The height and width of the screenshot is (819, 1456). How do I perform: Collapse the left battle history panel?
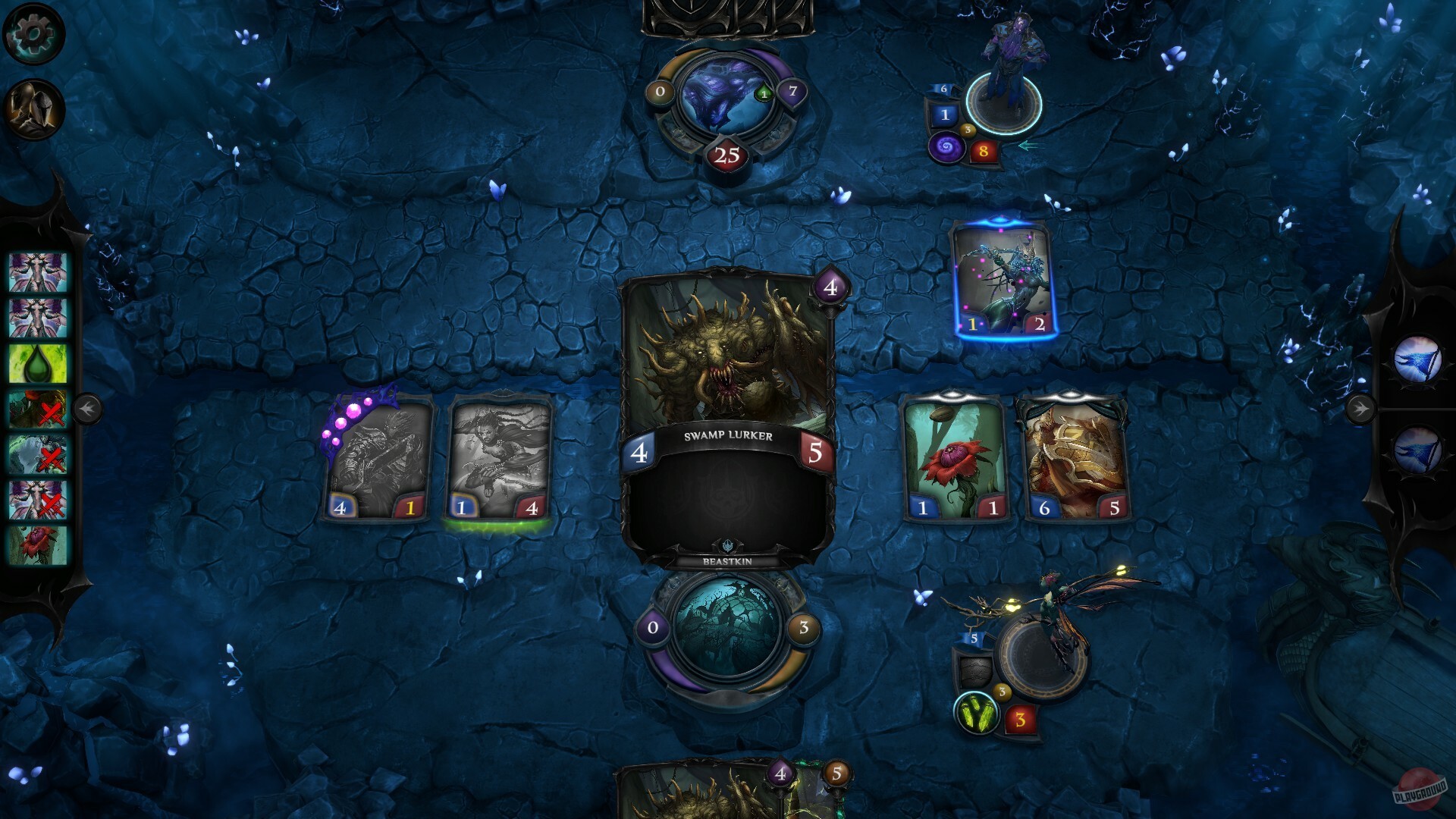pos(89,409)
